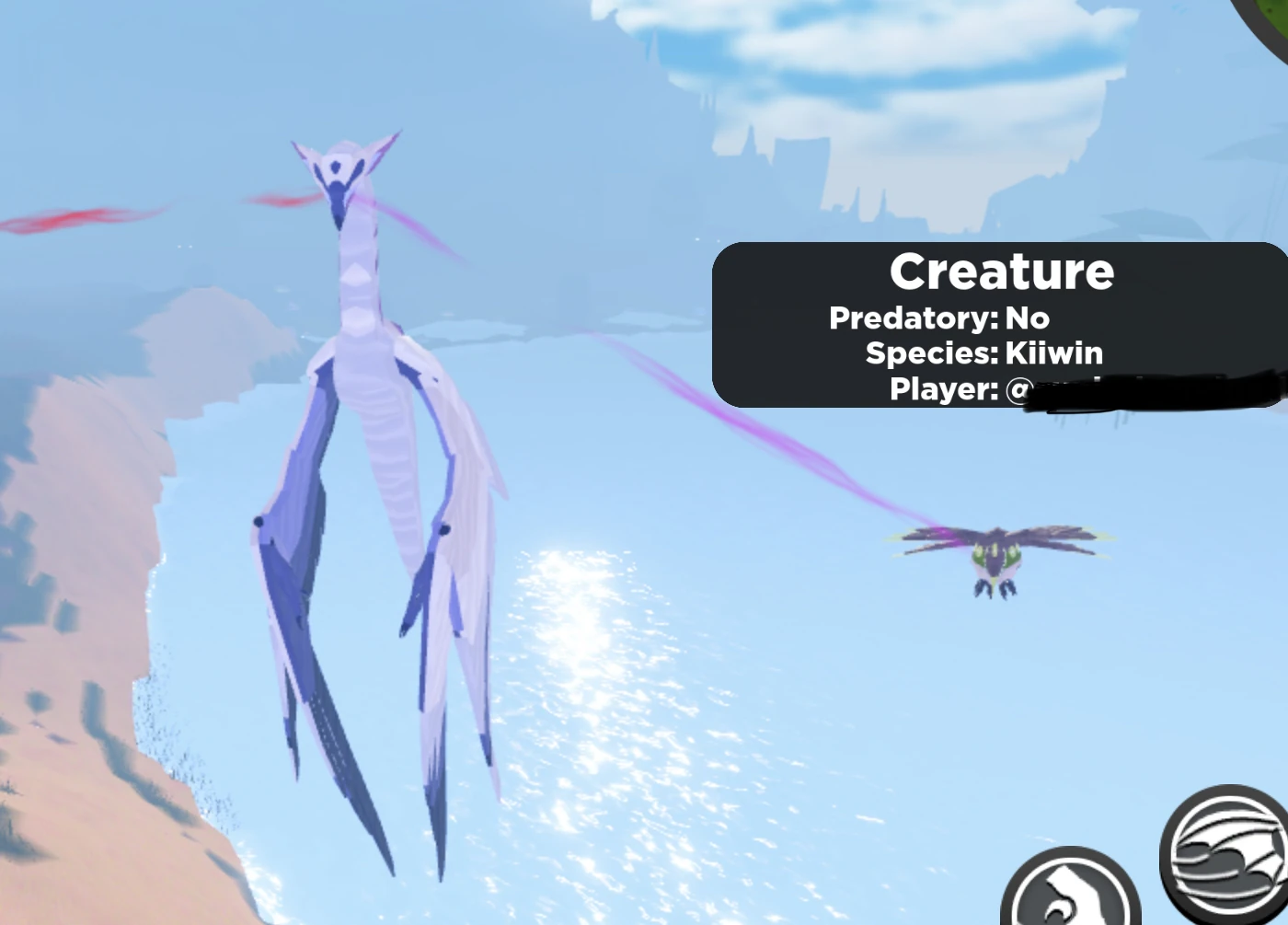Open the Player name field on info panel
The image size is (1288, 925).
(943, 388)
